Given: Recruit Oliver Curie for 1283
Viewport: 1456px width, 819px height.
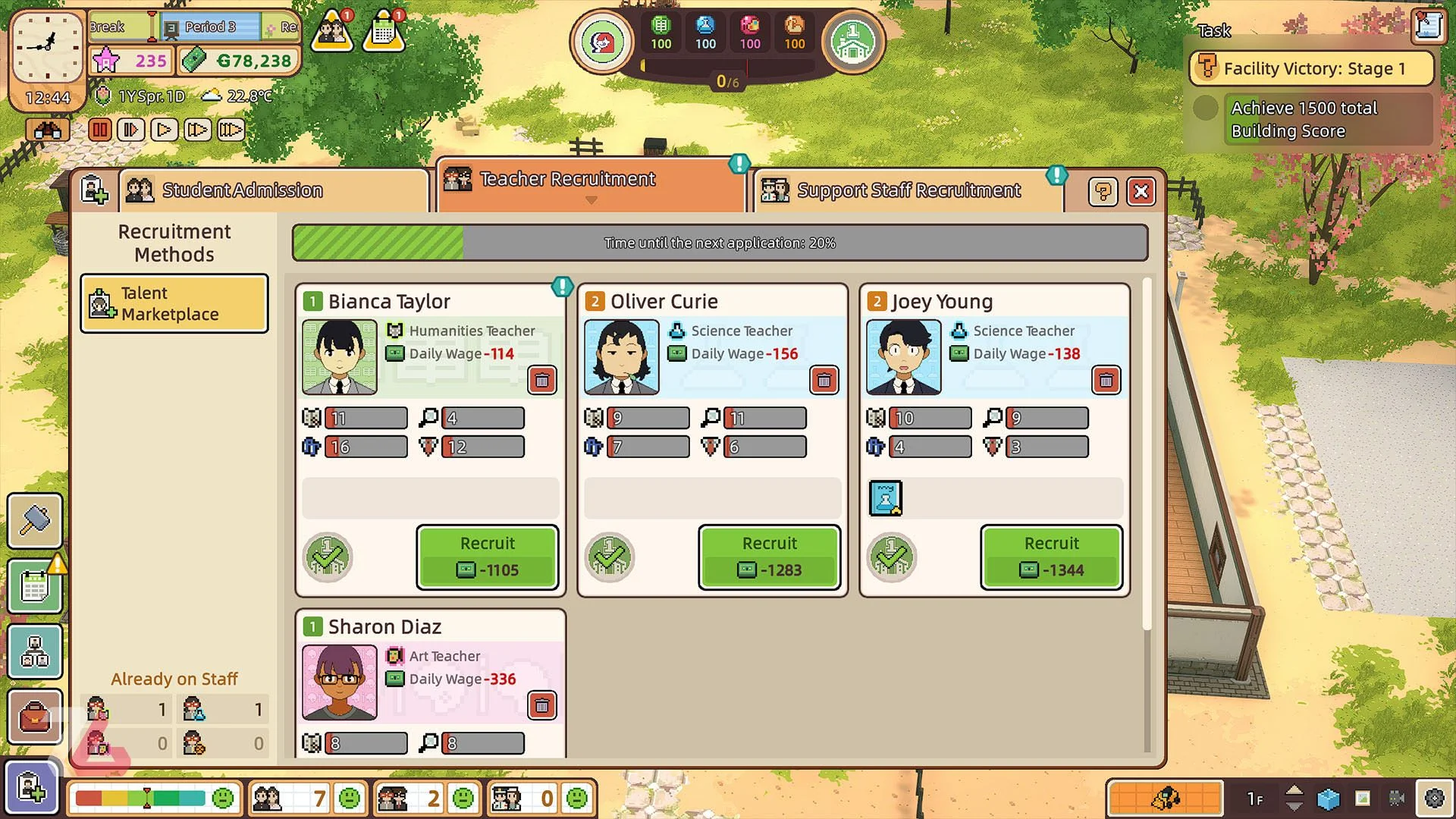Looking at the screenshot, I should [769, 557].
